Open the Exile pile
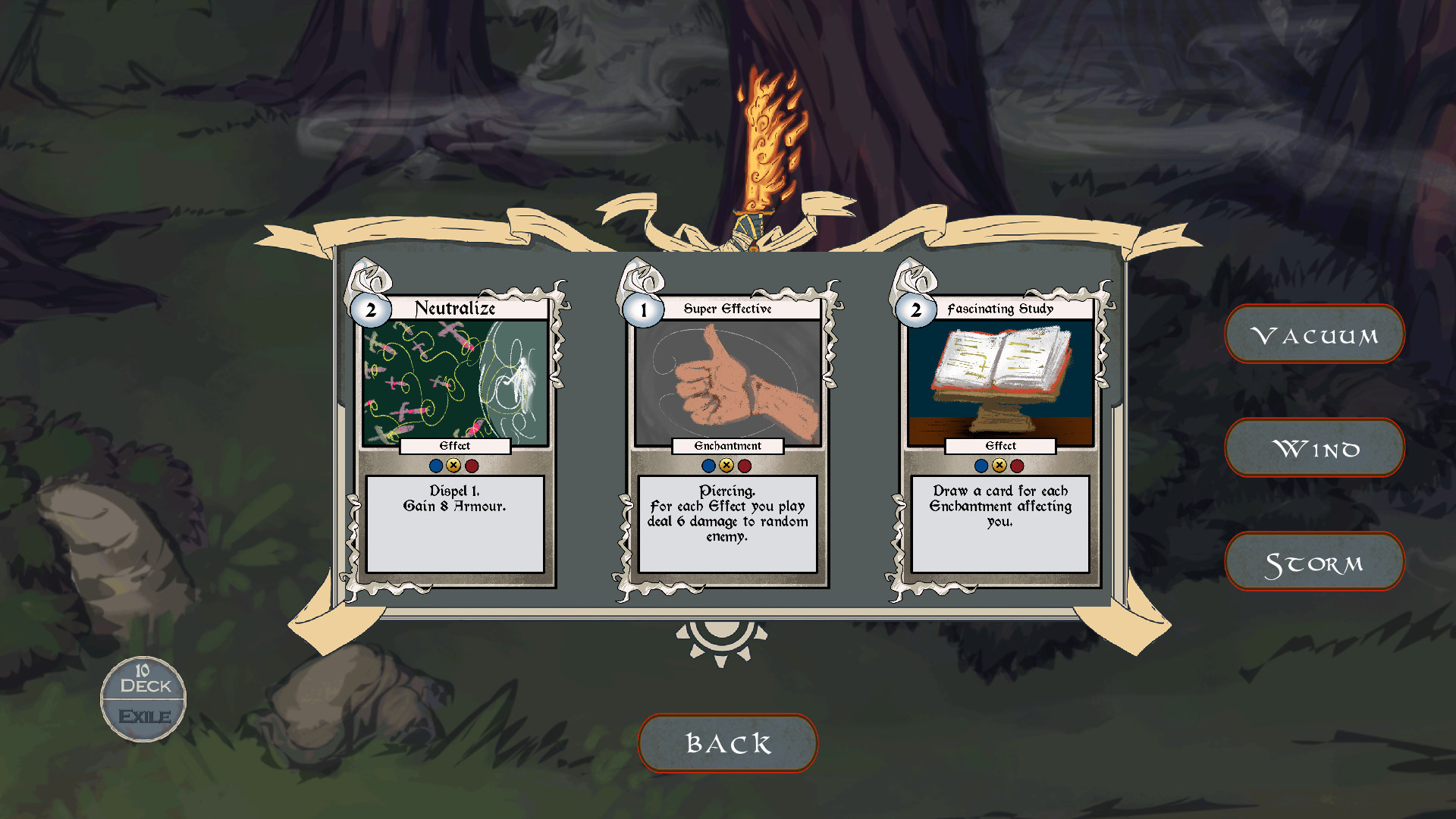This screenshot has width=1456, height=819. 144,717
